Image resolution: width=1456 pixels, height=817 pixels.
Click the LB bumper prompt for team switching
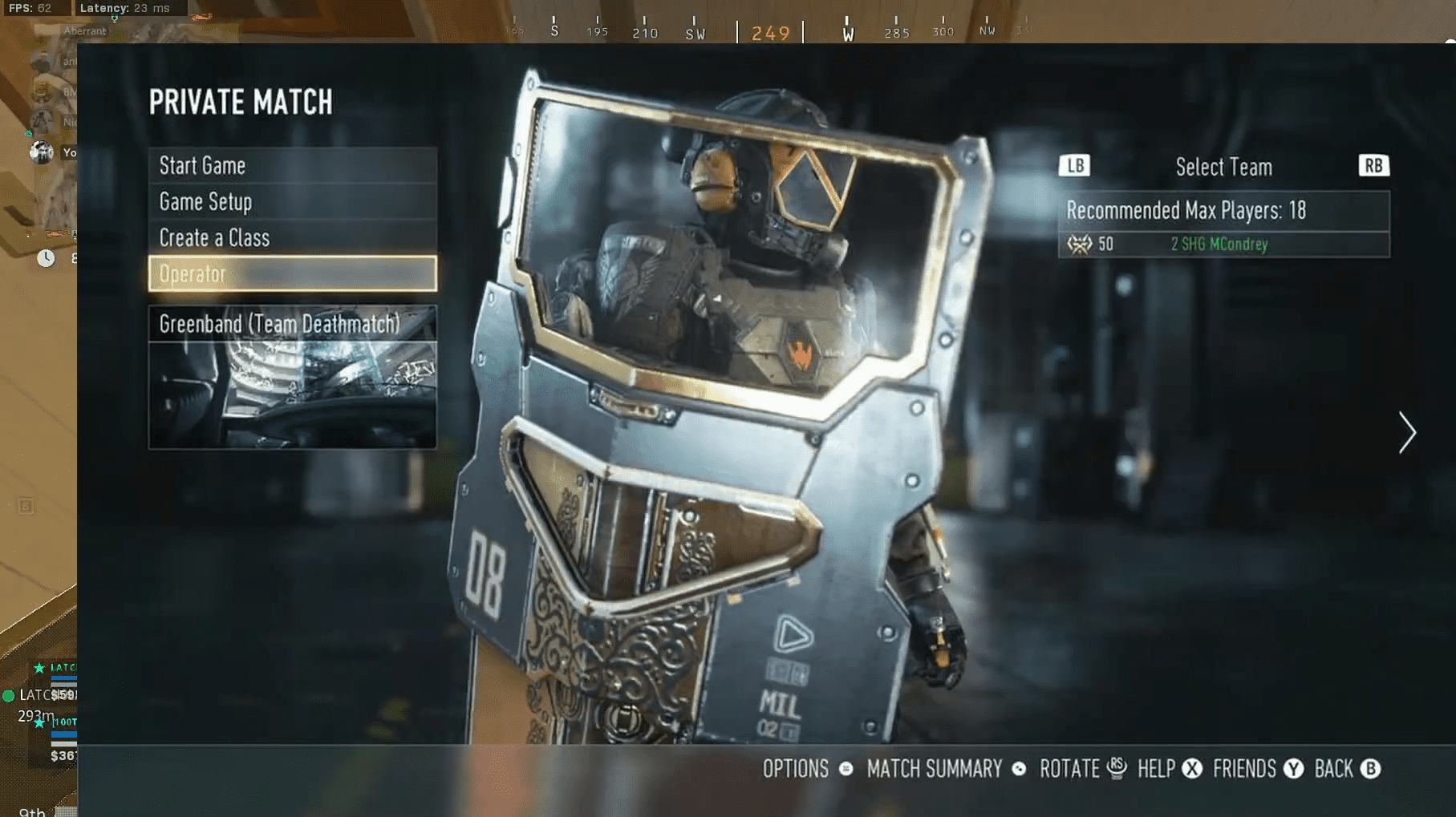1074,166
